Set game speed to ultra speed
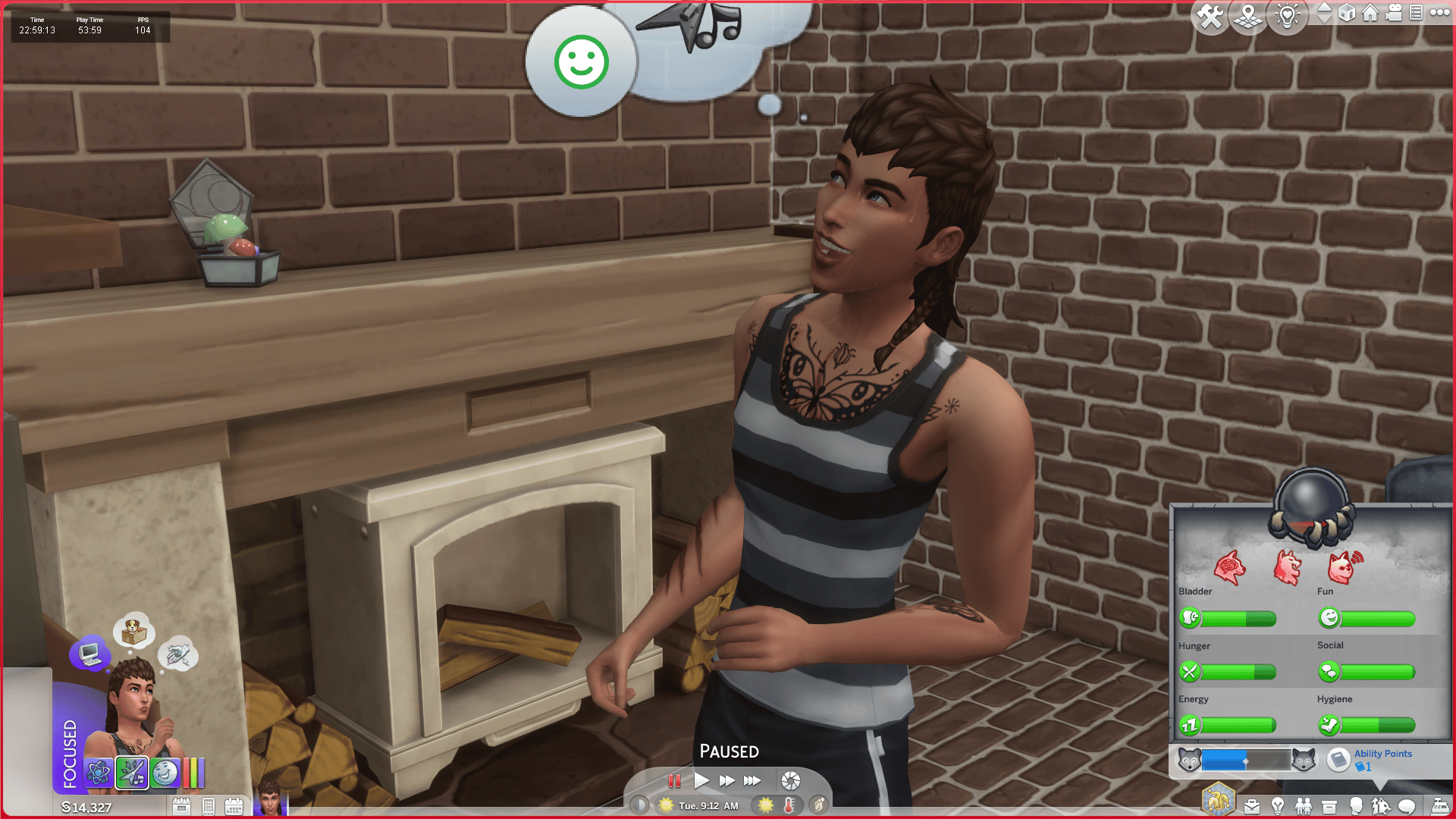1456x819 pixels. coord(752,780)
